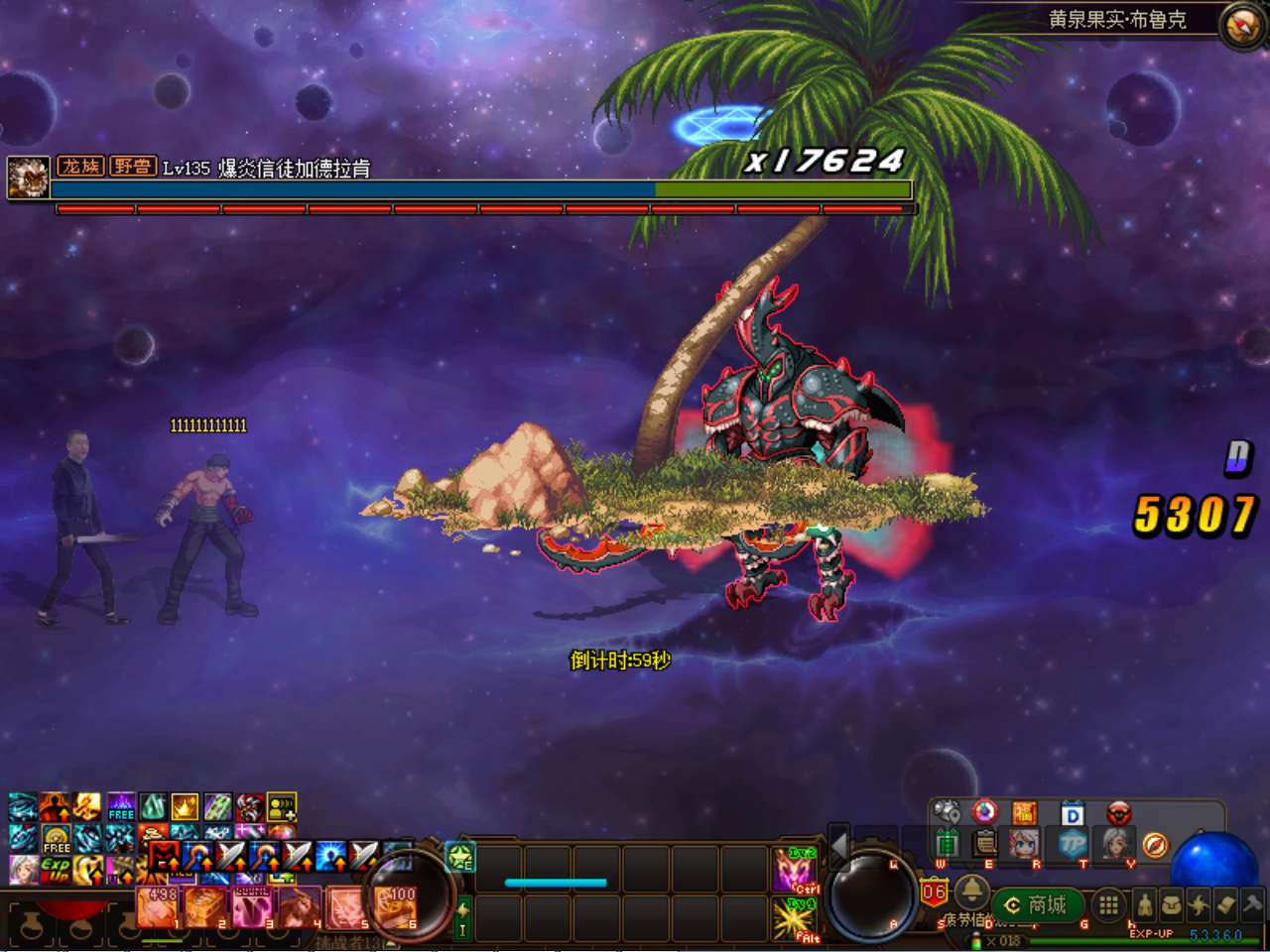Select the meditating character stats icon
This screenshot has height=952, width=1270.
[x=1144, y=904]
